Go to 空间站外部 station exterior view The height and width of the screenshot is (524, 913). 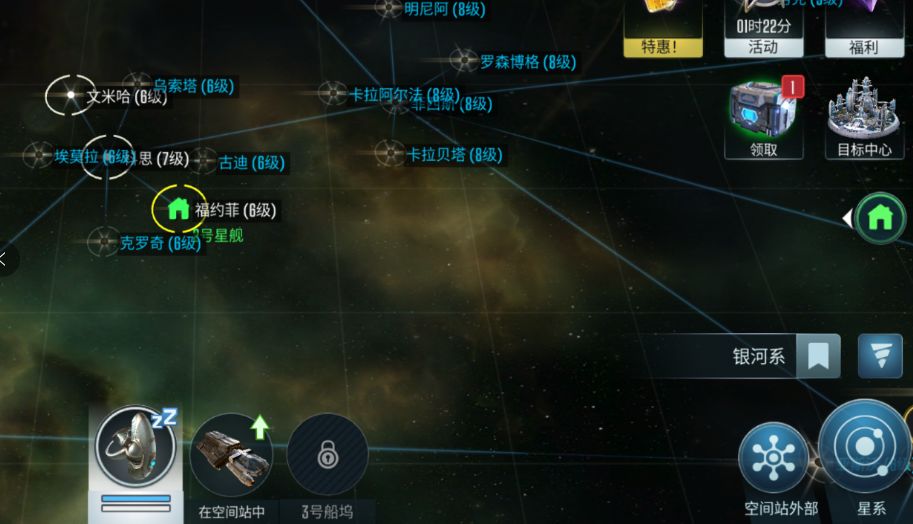773,459
